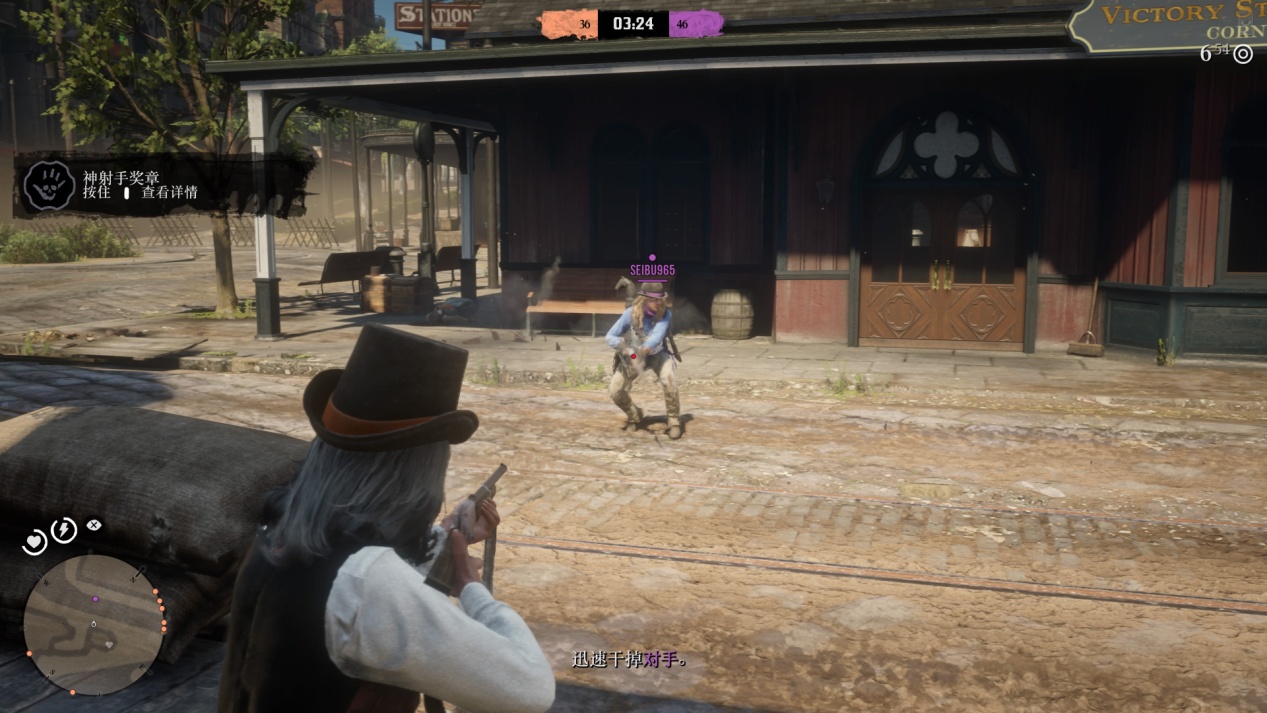Click the skull-hand medal badge icon
Viewport: 1267px width, 713px height.
(x=49, y=186)
